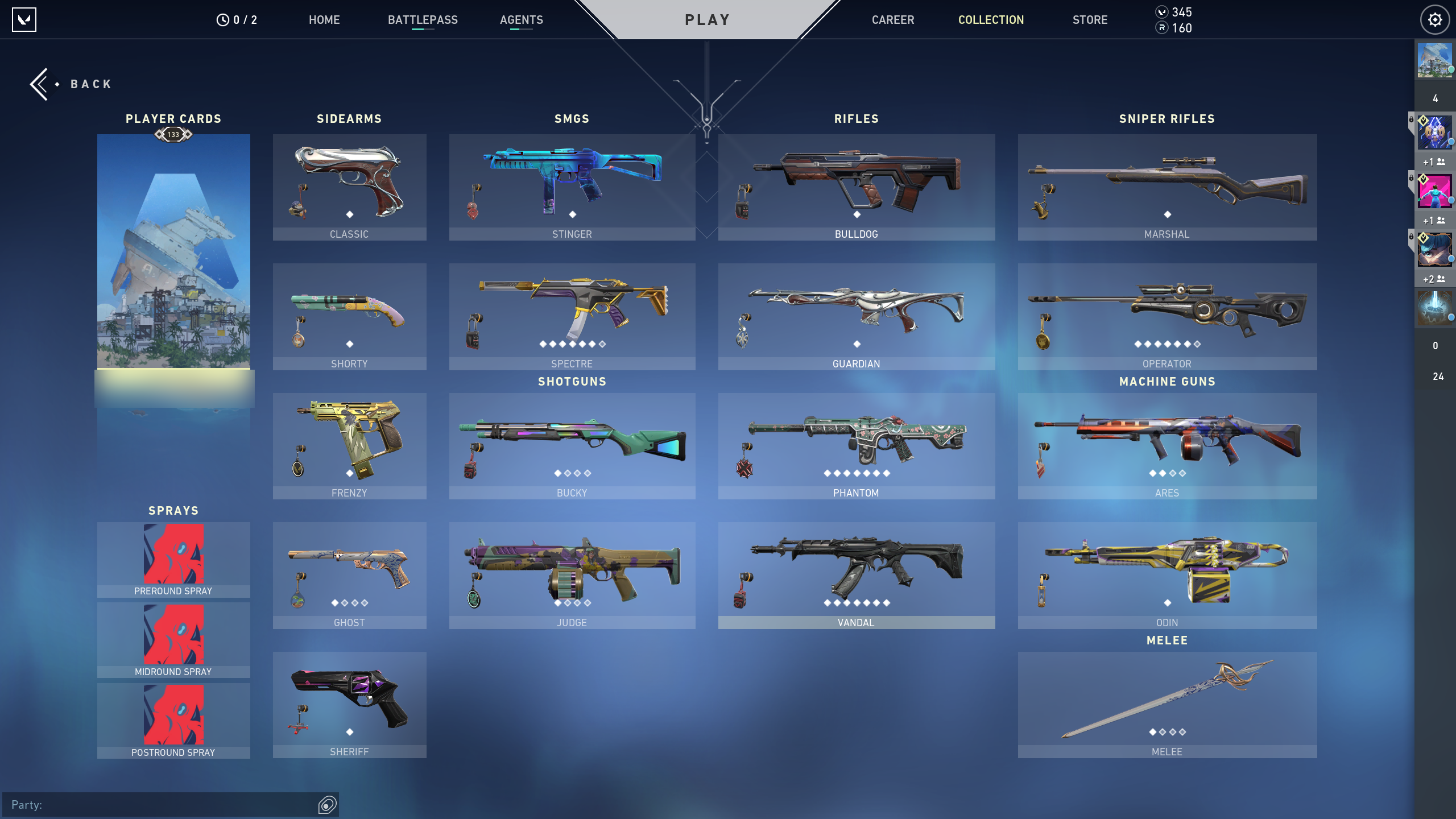Select the Vandal weapon skin slot
1456x819 pixels.
[856, 572]
